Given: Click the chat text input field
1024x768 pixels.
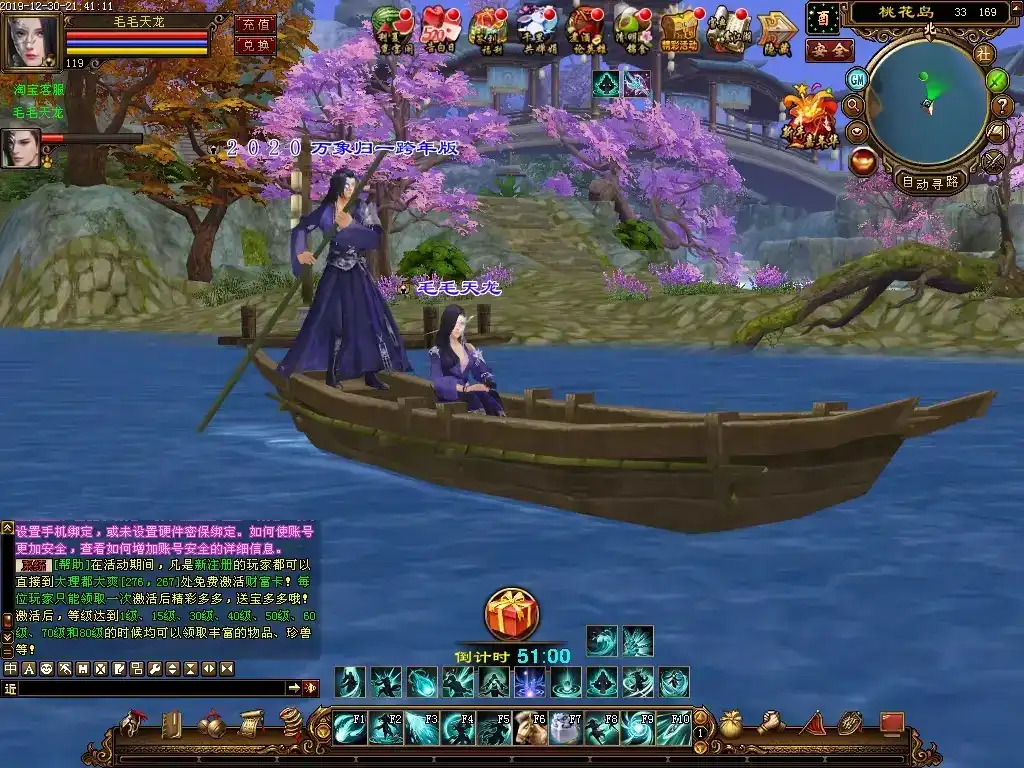Looking at the screenshot, I should [152, 688].
